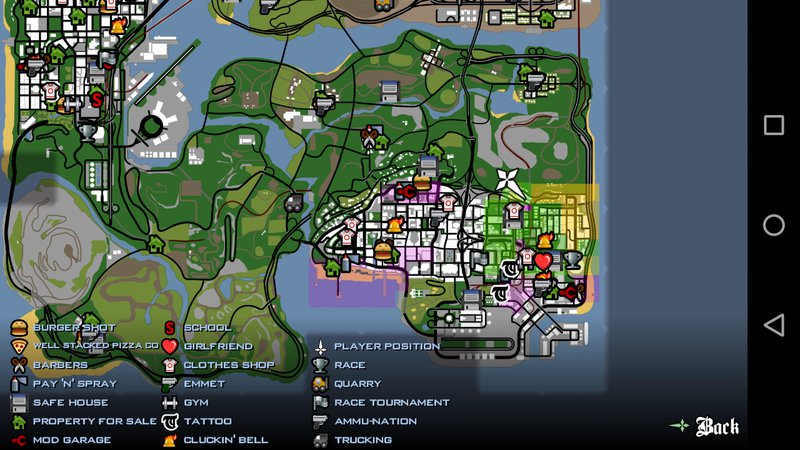Choose Well Stacked Pizza Co in legend

[x=95, y=346]
